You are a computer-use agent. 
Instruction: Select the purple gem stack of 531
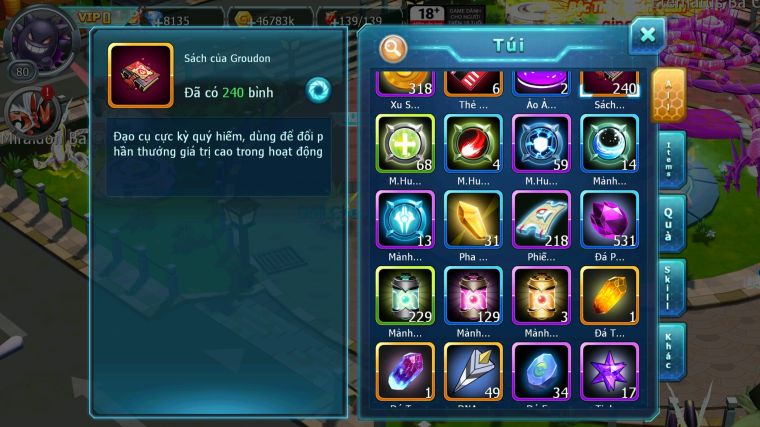(610, 219)
